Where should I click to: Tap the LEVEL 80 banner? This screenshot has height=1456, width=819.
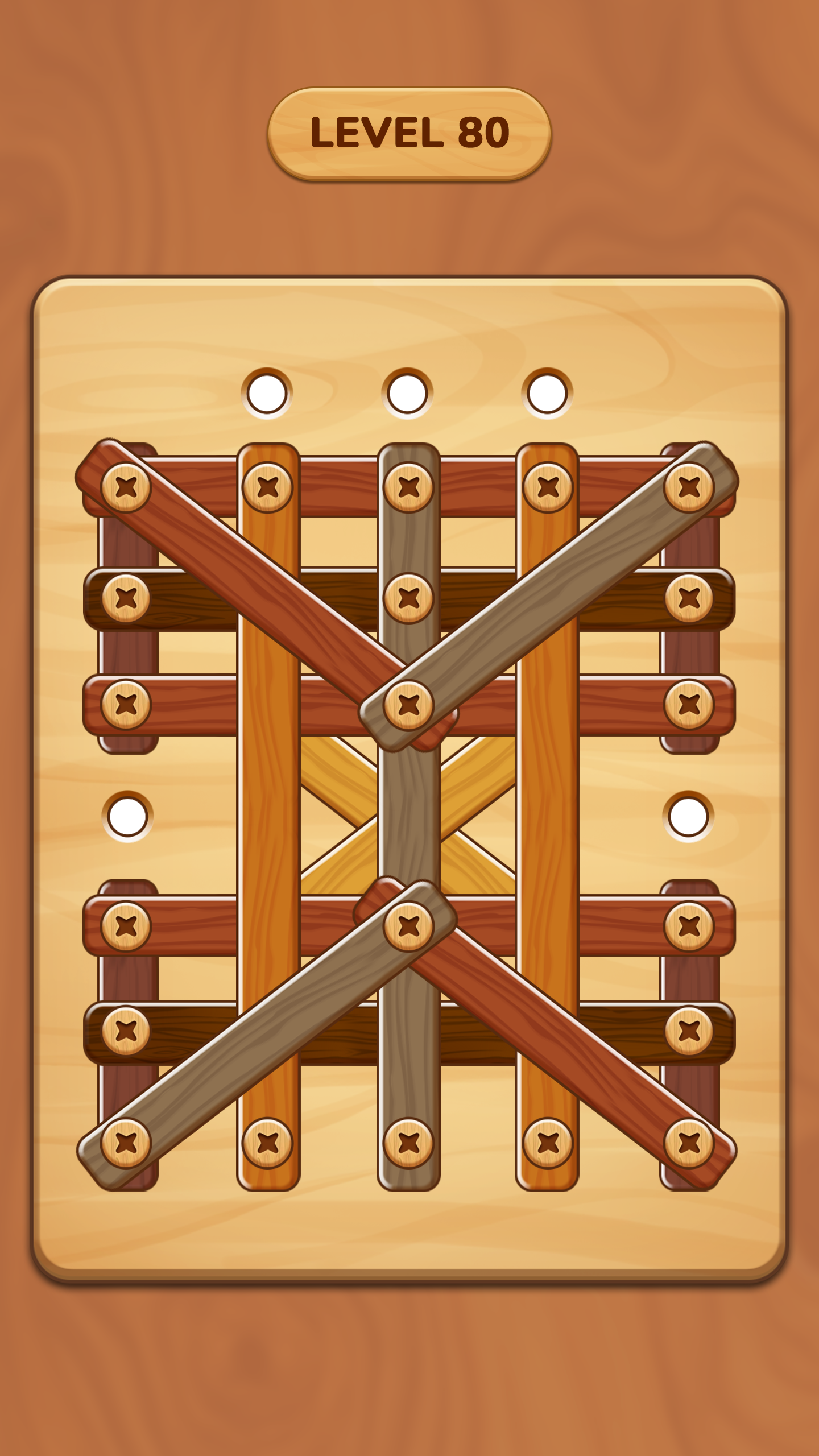[409, 132]
